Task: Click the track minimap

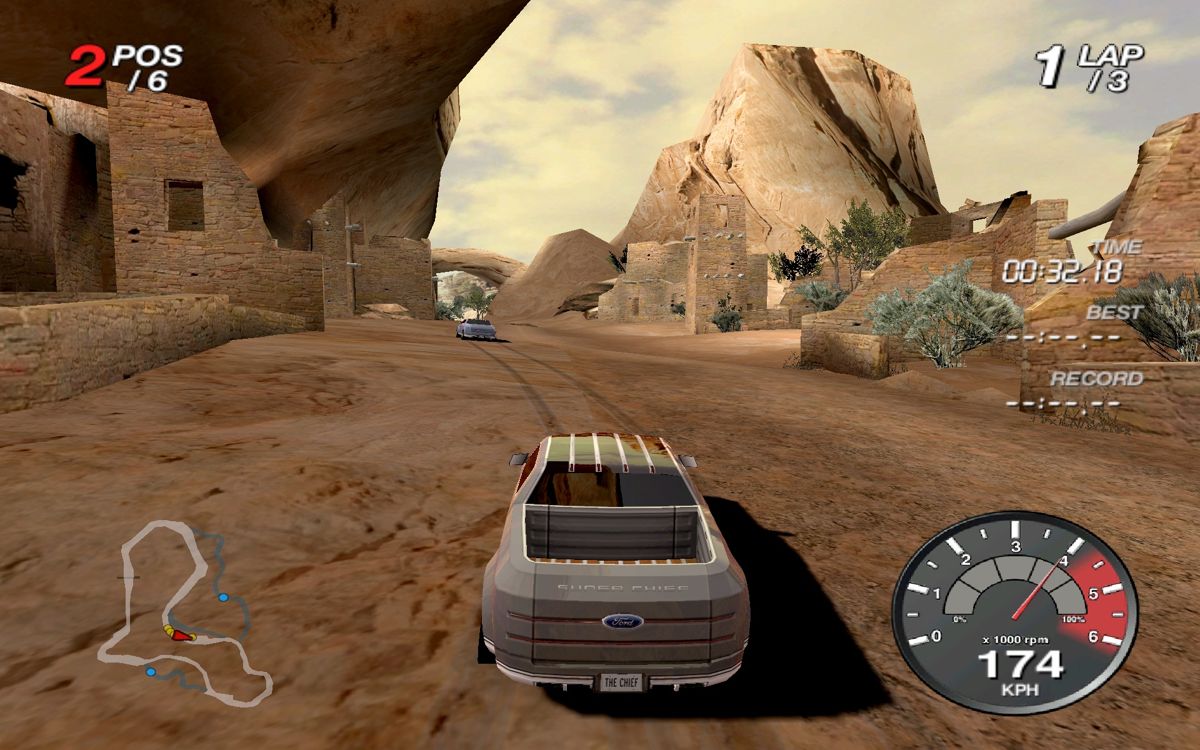Action: [x=184, y=610]
